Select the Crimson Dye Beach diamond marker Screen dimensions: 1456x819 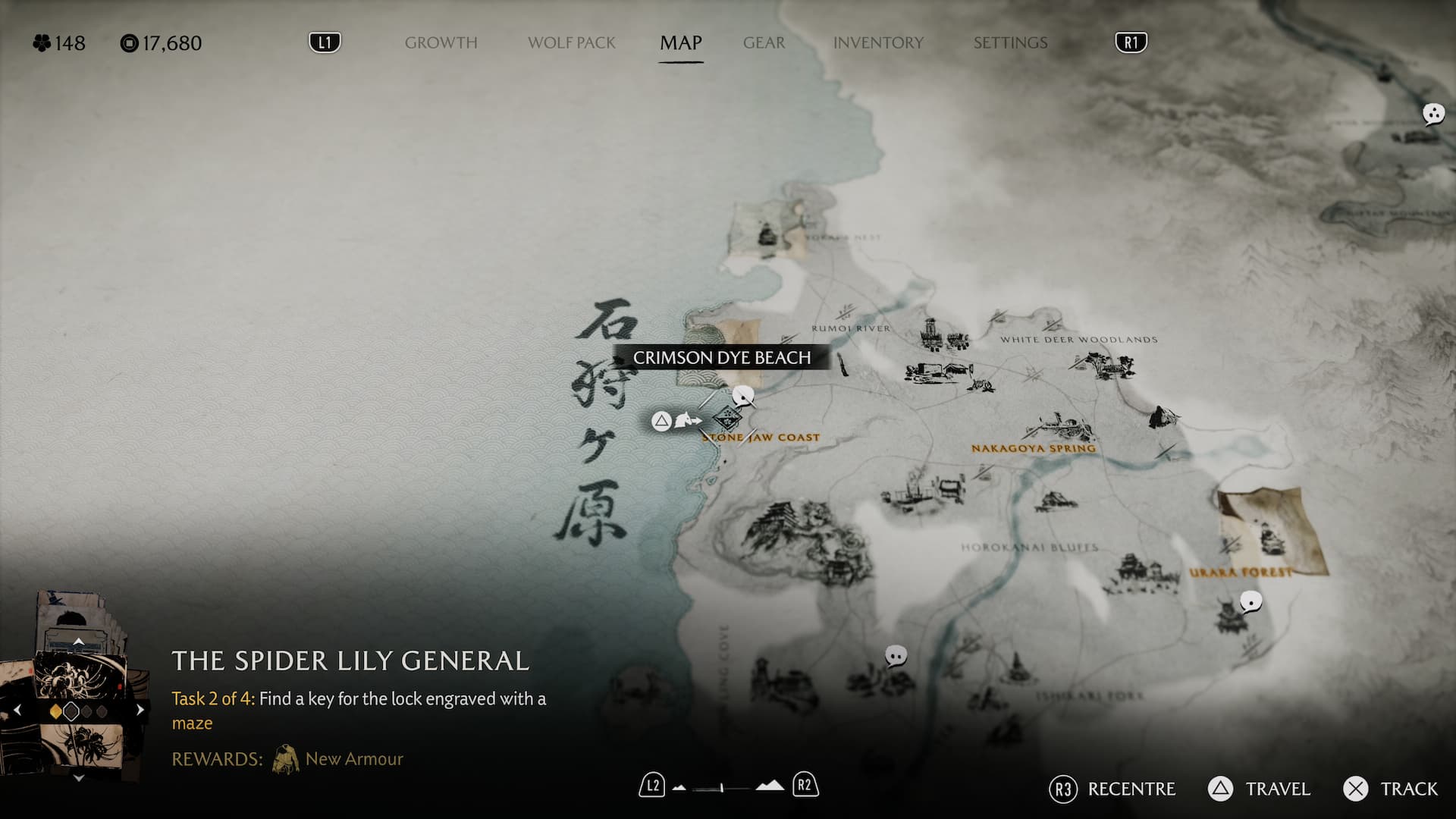(726, 419)
